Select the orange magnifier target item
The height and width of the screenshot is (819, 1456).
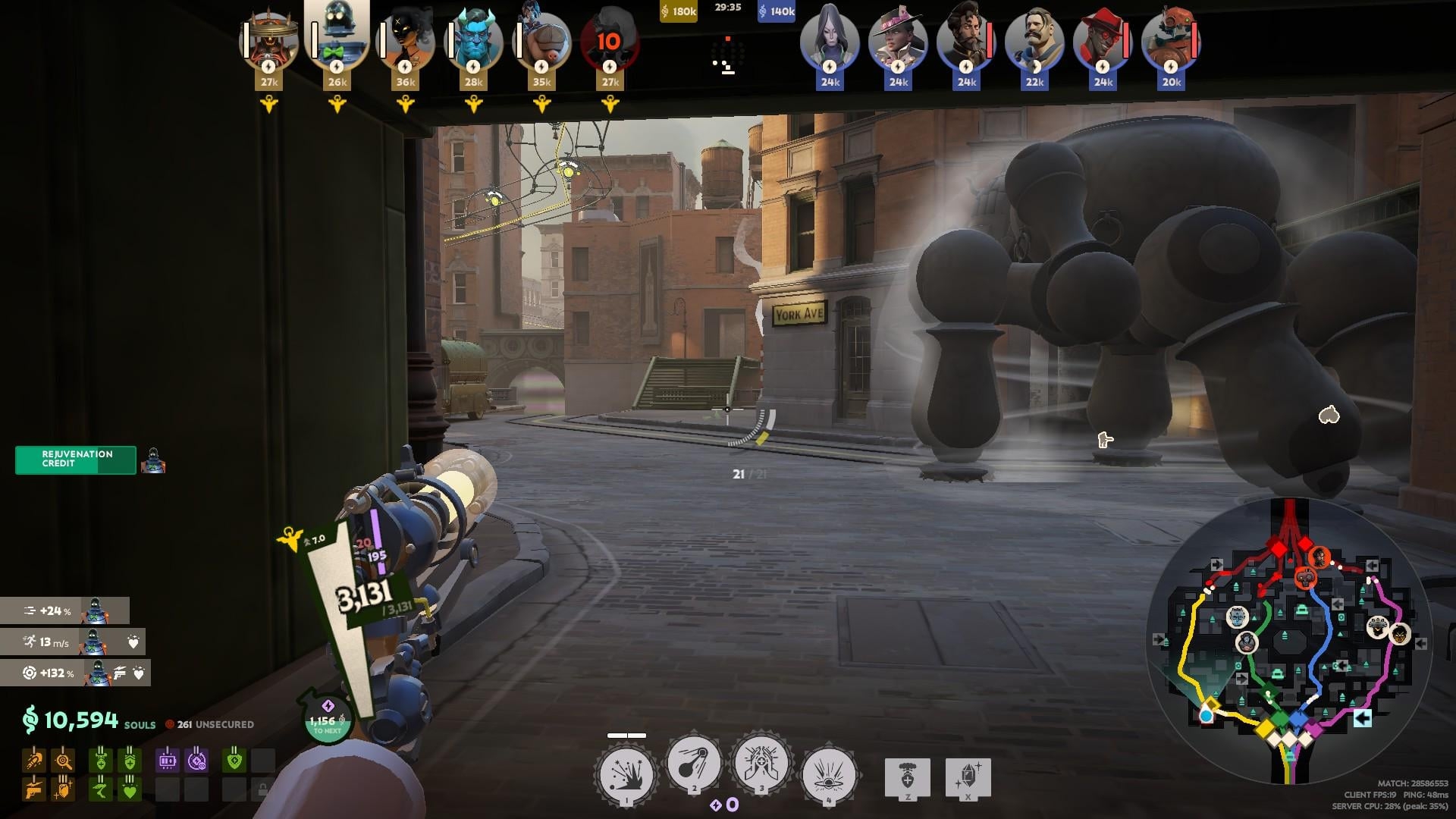click(64, 760)
